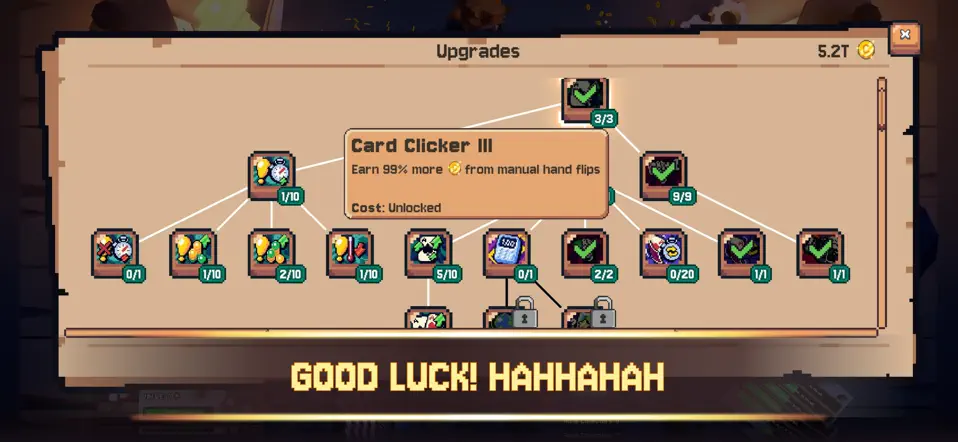Select the lightbulb and stopwatch 1/10 upgrade
This screenshot has width=958, height=442.
click(271, 175)
